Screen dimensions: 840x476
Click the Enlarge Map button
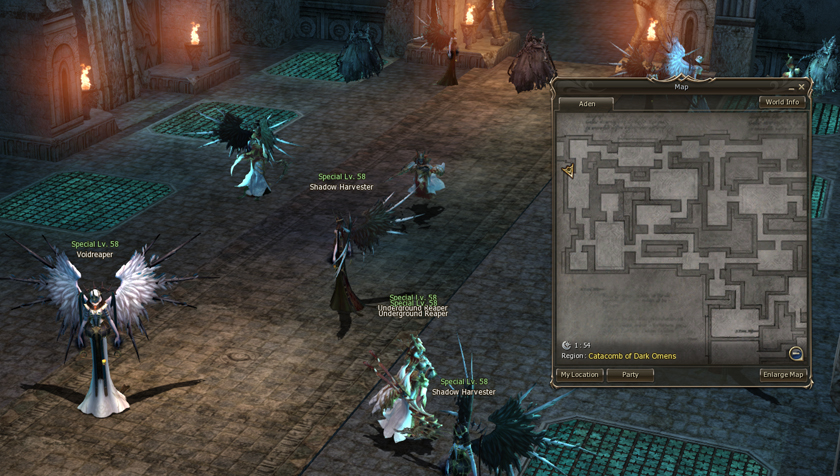[782, 374]
